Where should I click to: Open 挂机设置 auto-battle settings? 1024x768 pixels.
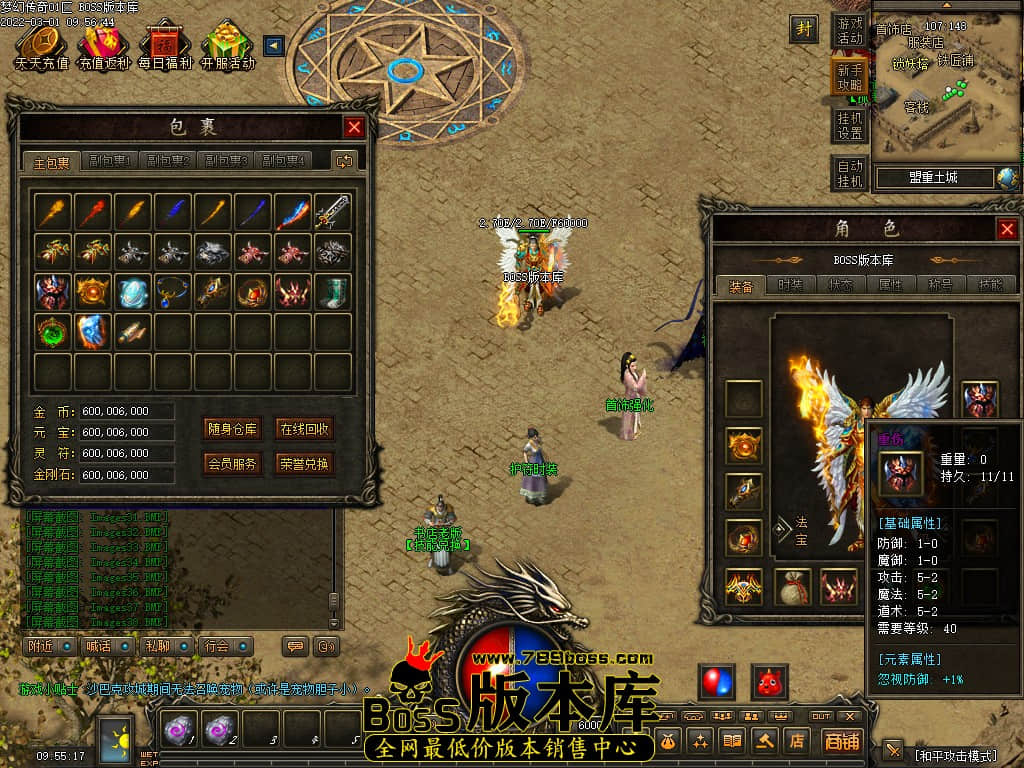pos(849,125)
